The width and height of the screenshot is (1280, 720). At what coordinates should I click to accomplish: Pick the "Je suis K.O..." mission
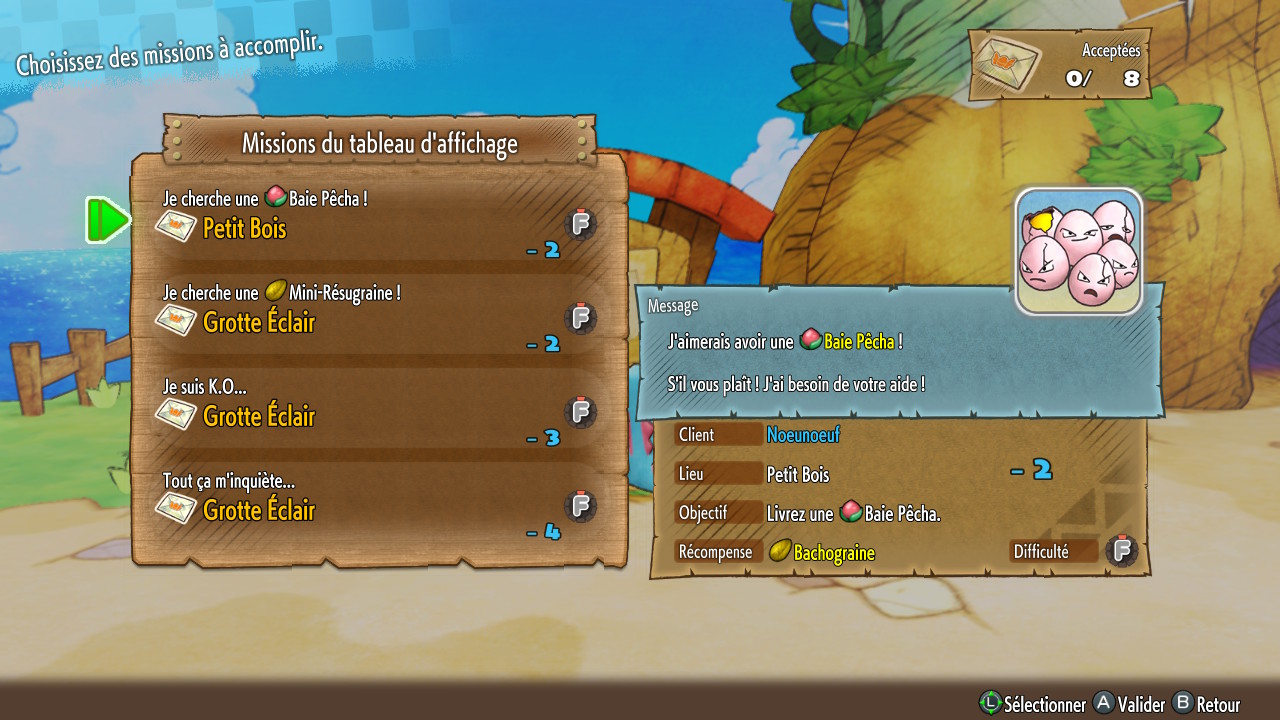pyautogui.click(x=378, y=407)
